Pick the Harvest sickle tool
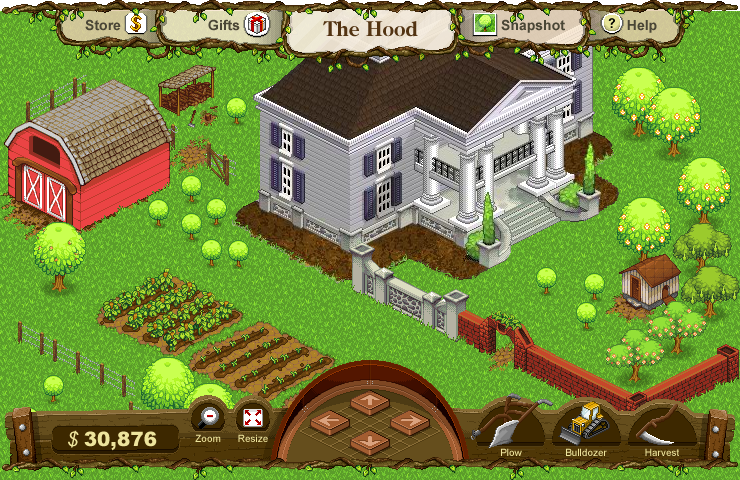The image size is (740, 480). (662, 425)
